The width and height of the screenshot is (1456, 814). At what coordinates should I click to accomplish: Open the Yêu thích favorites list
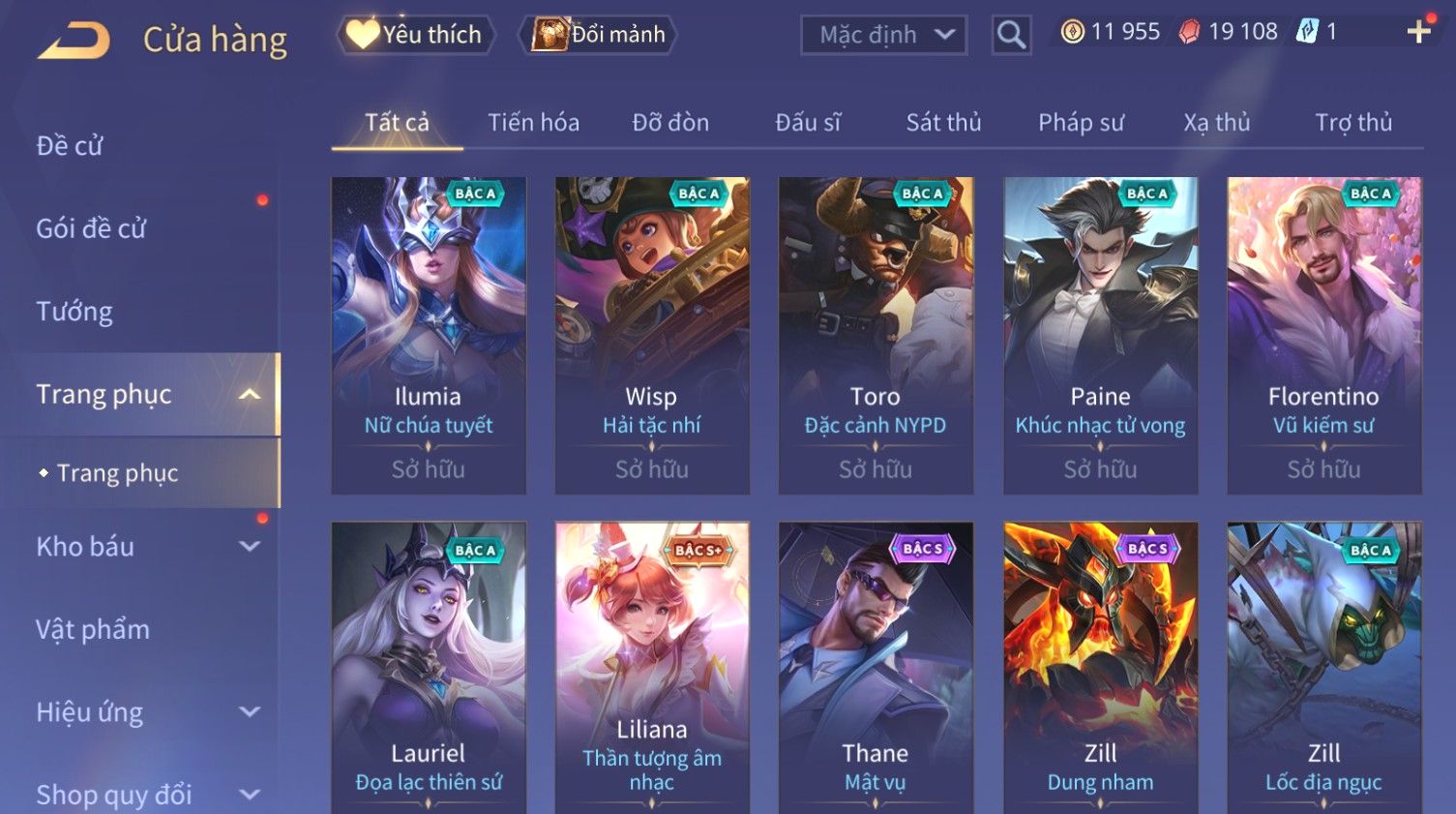(x=416, y=35)
